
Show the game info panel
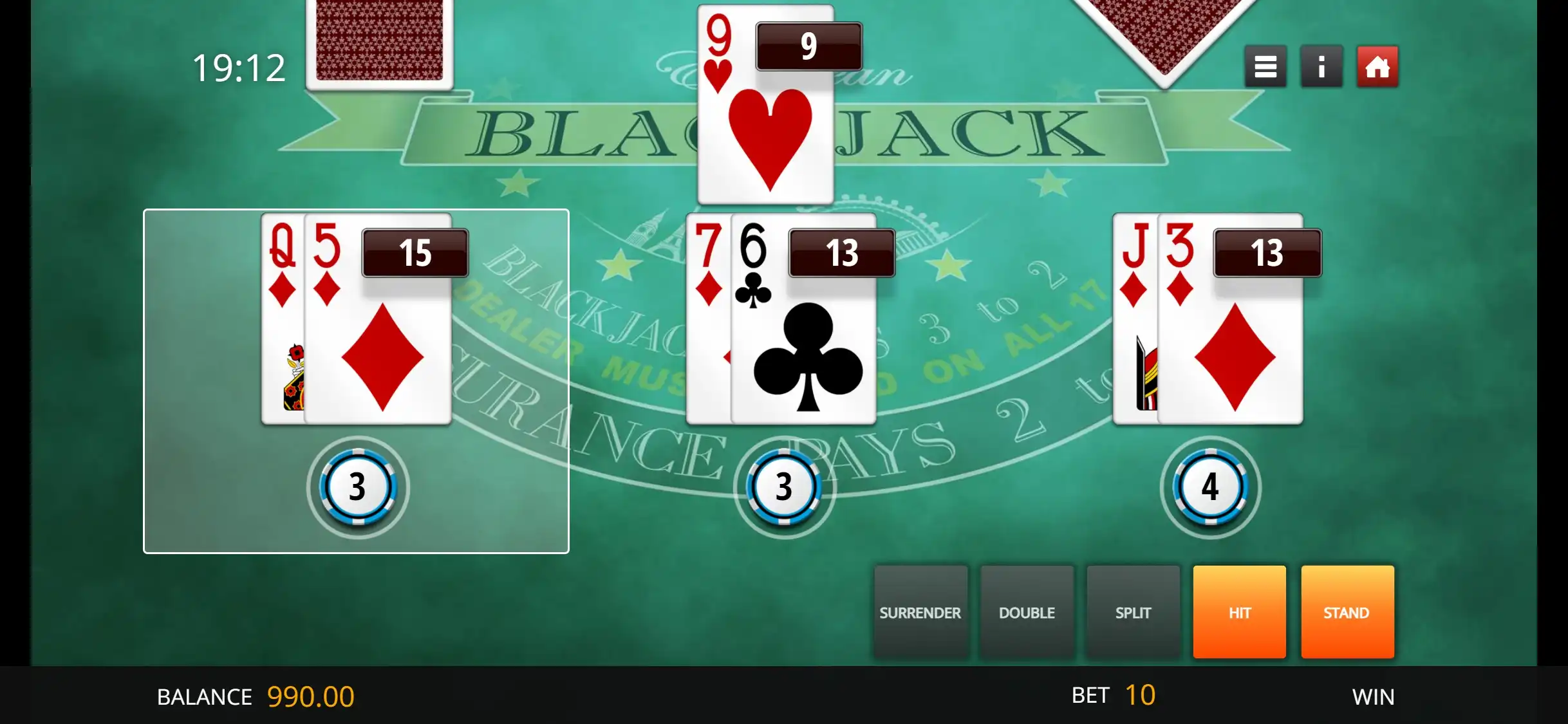[x=1321, y=66]
